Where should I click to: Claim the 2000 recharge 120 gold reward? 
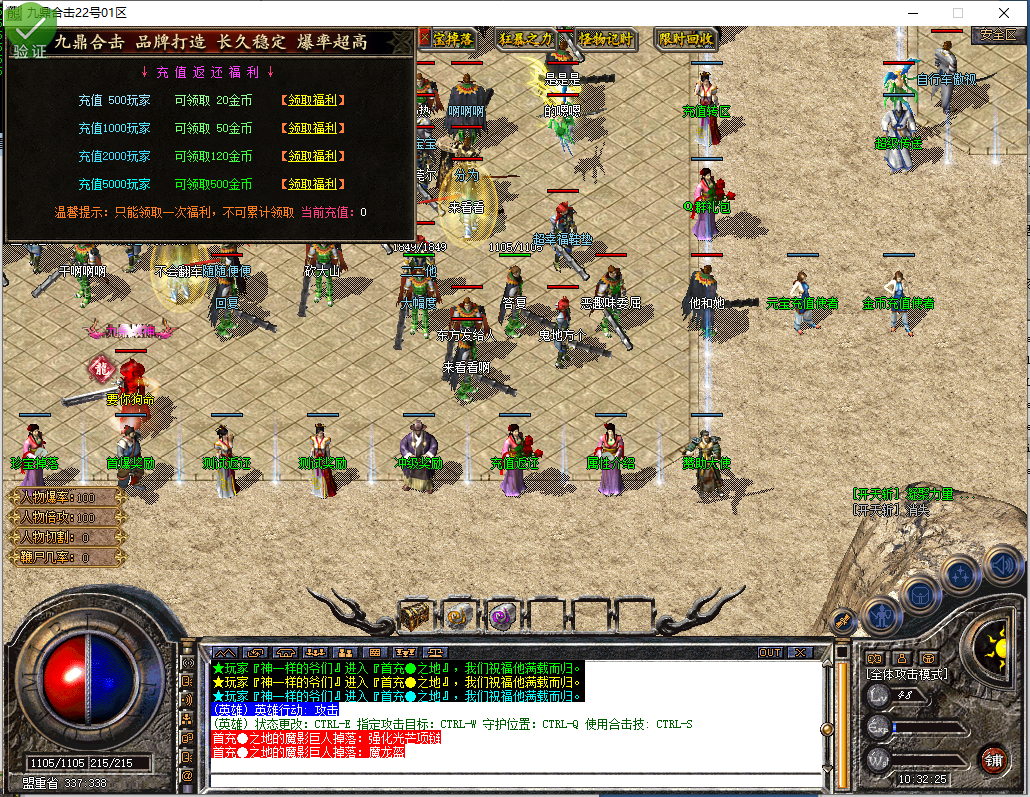pyautogui.click(x=311, y=156)
